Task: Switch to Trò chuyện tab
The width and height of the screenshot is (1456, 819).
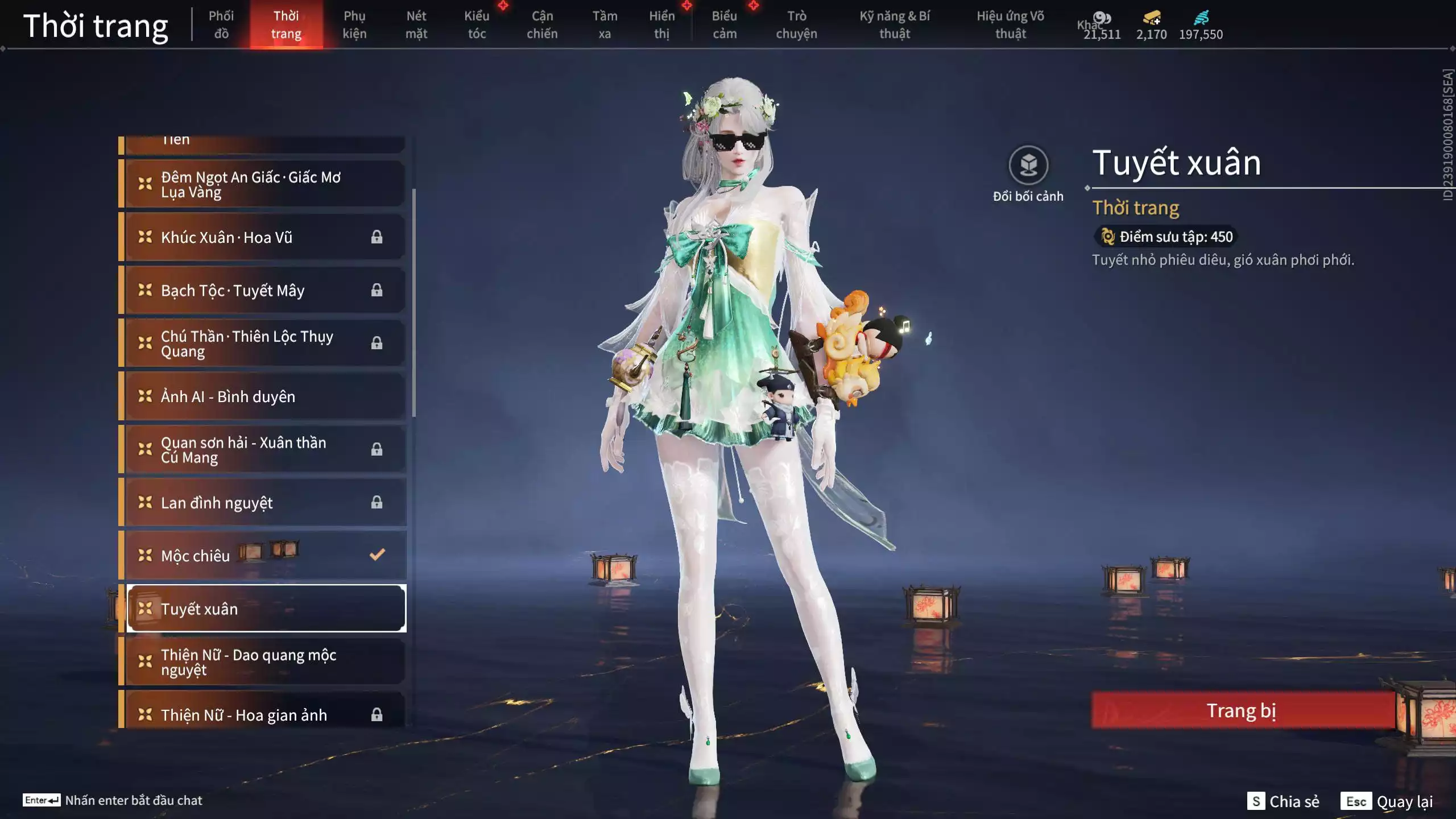Action: pos(796,25)
